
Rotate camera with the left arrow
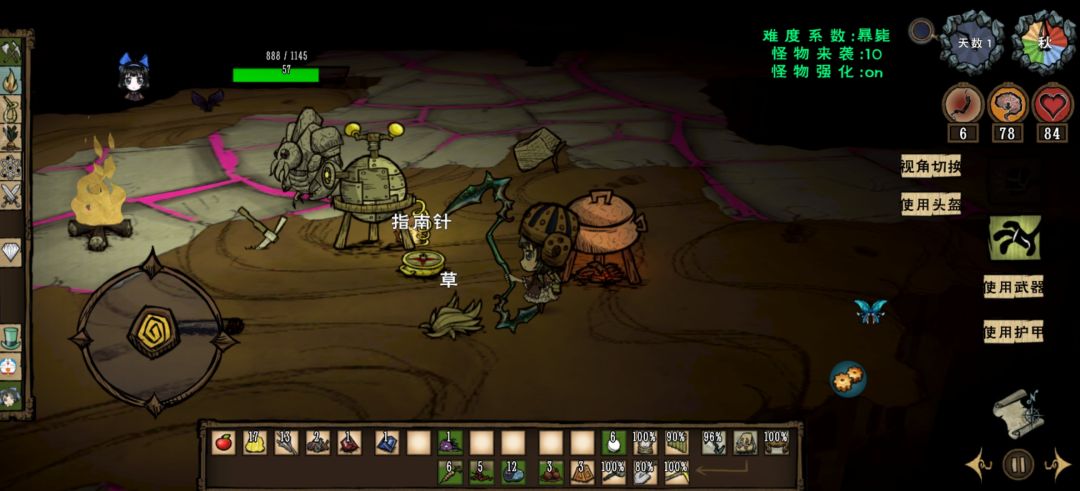pos(979,465)
